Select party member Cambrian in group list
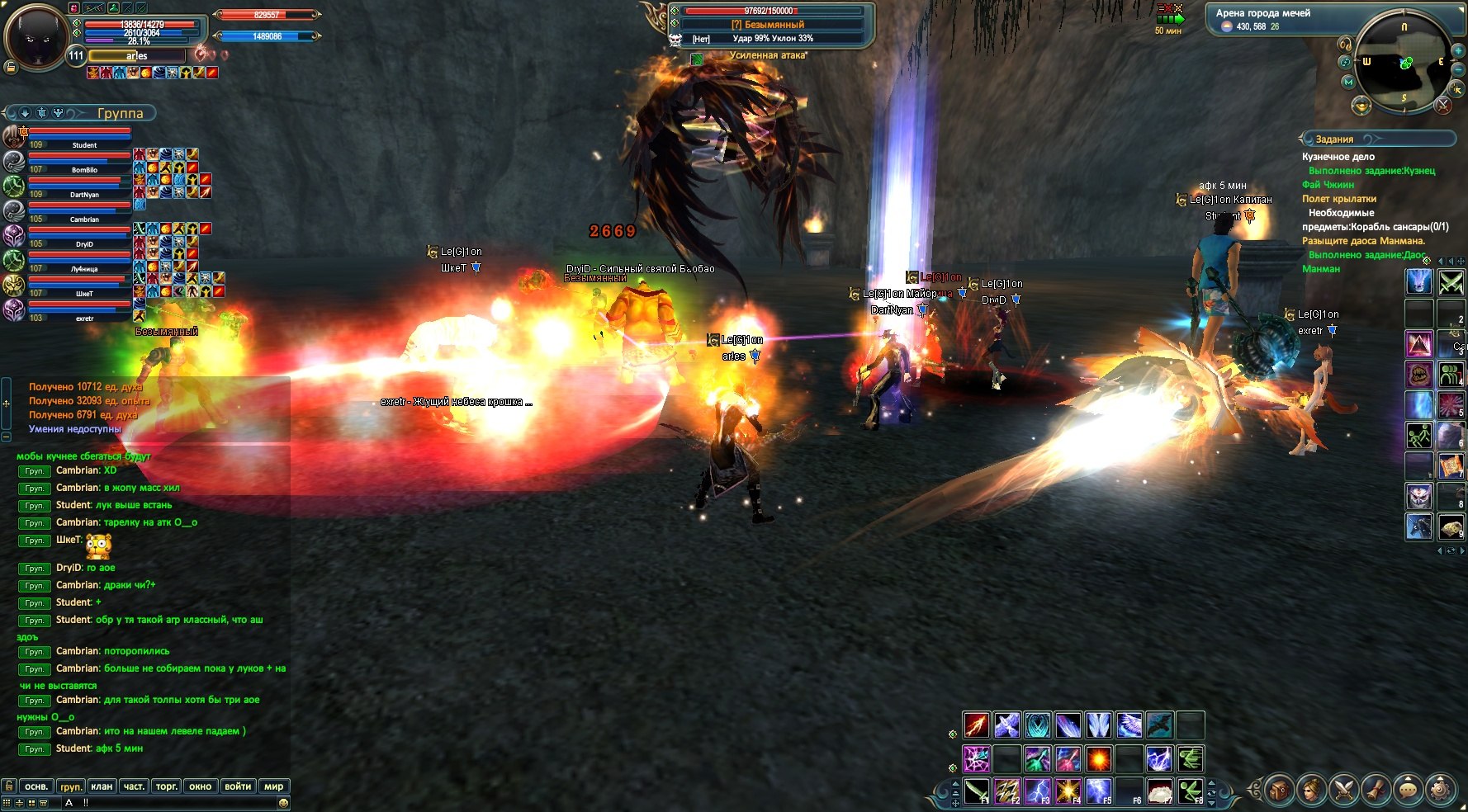The image size is (1468, 812). tap(82, 212)
